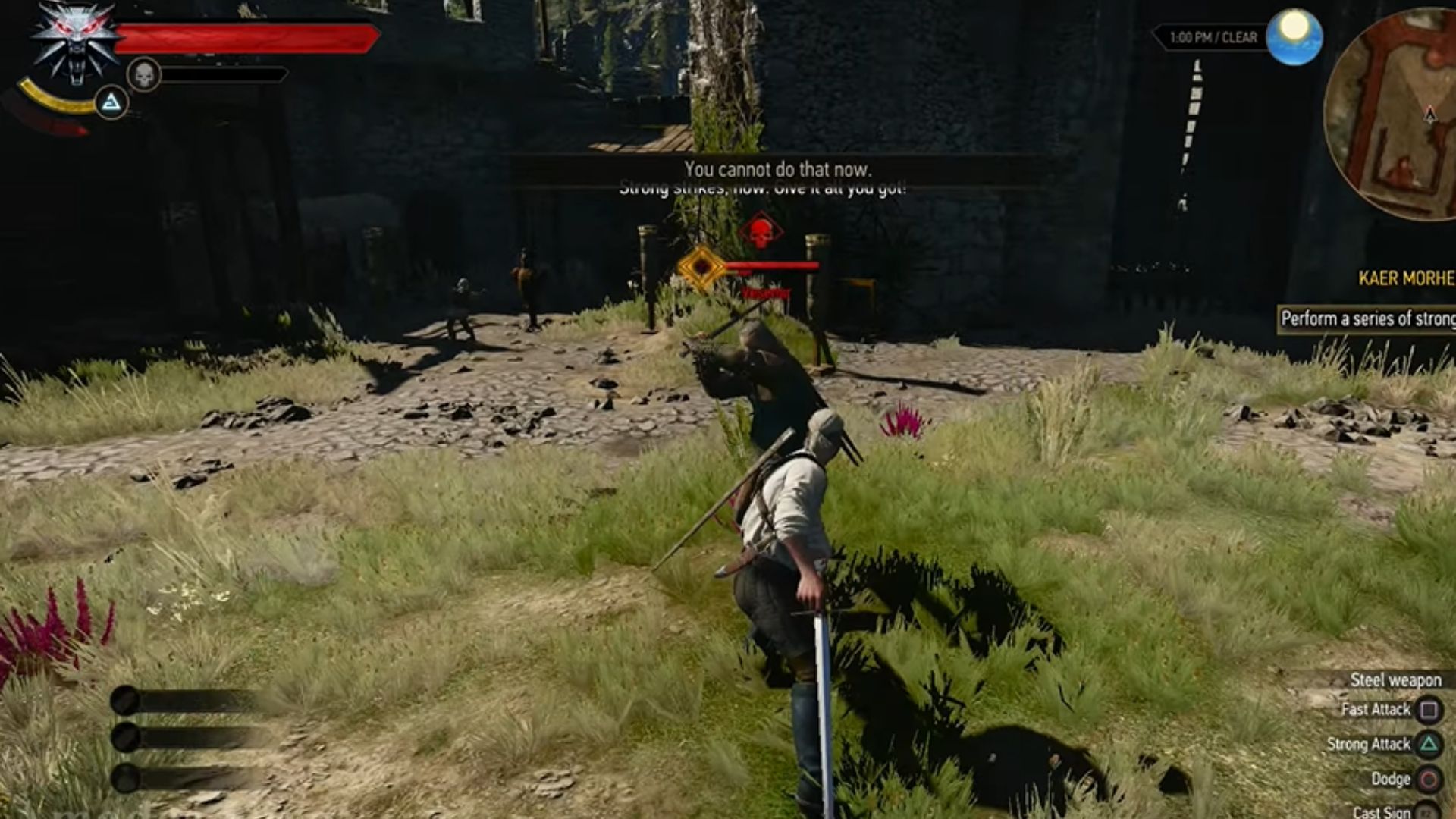Click the skull threat icon above Vesemir
Image resolution: width=1456 pixels, height=819 pixels.
point(761,231)
